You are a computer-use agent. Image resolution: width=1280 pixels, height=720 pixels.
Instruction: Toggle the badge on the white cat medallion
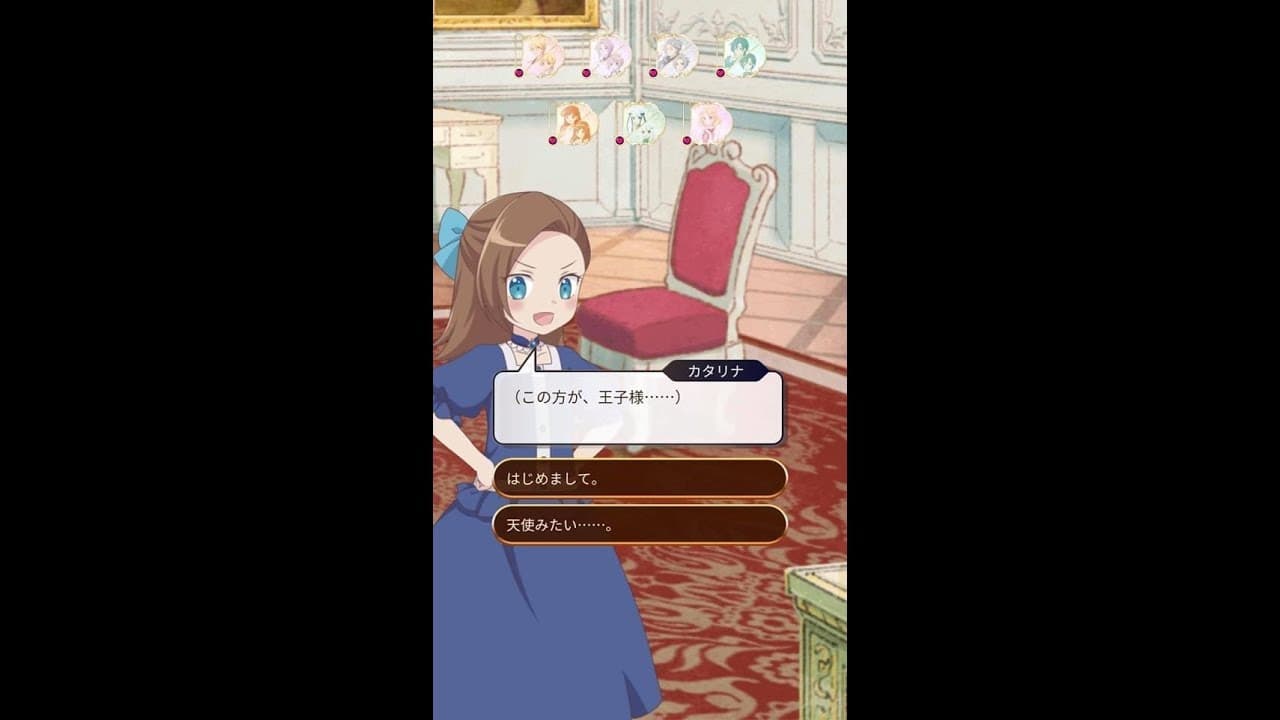620,140
